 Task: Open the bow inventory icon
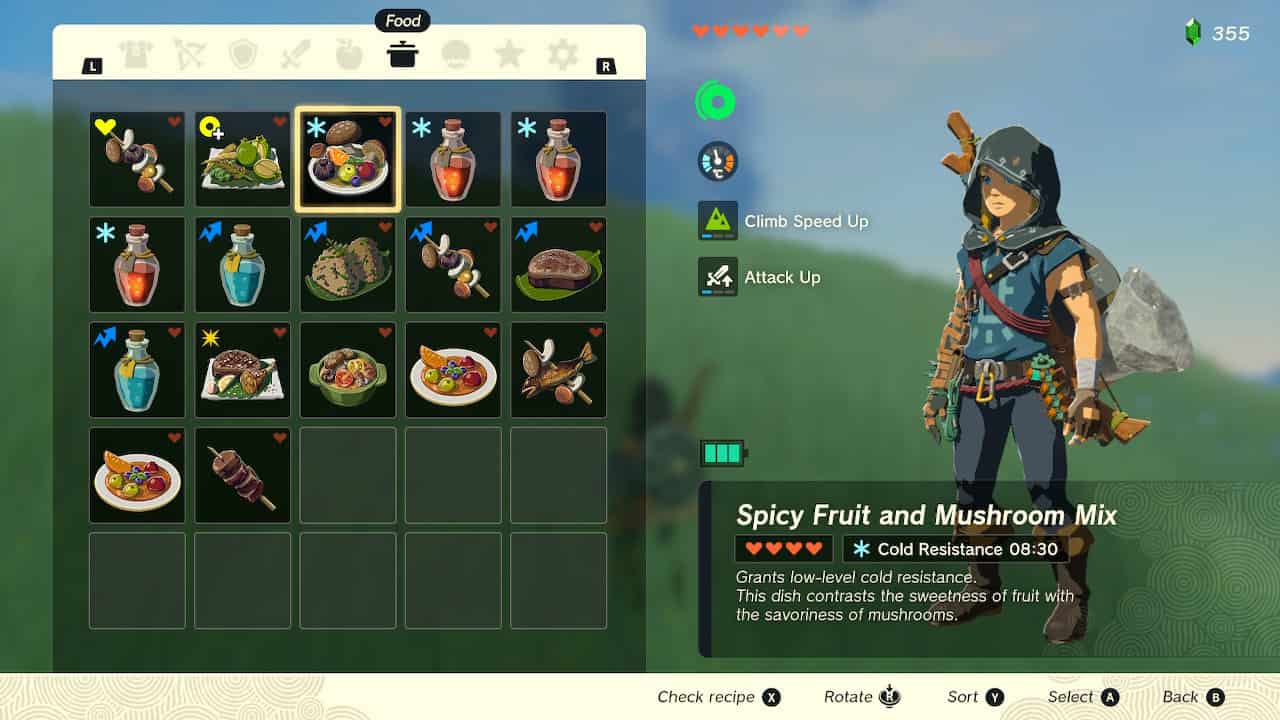coord(190,55)
